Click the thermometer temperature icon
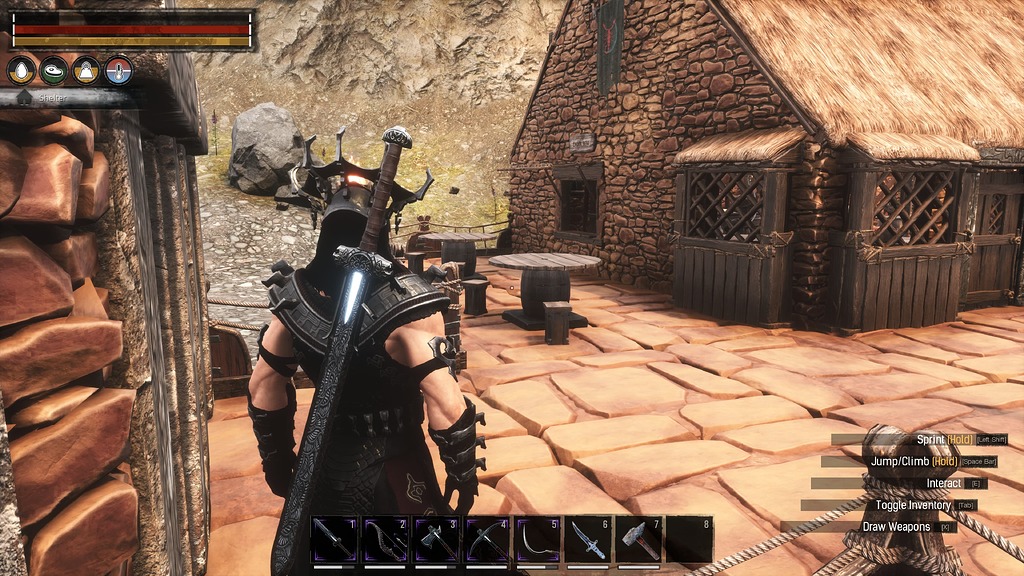 118,70
